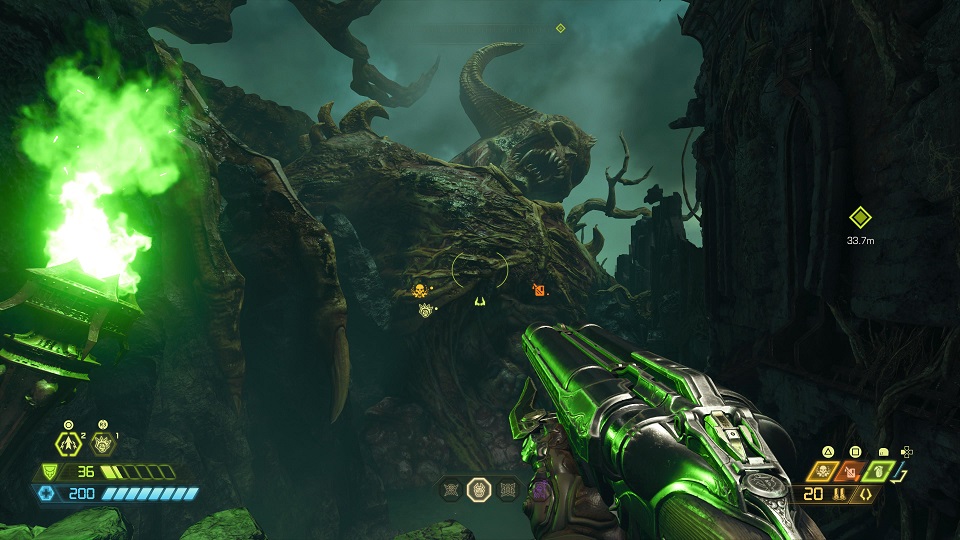
Task: Choose the highlighted middle rune slot
Action: [x=479, y=489]
